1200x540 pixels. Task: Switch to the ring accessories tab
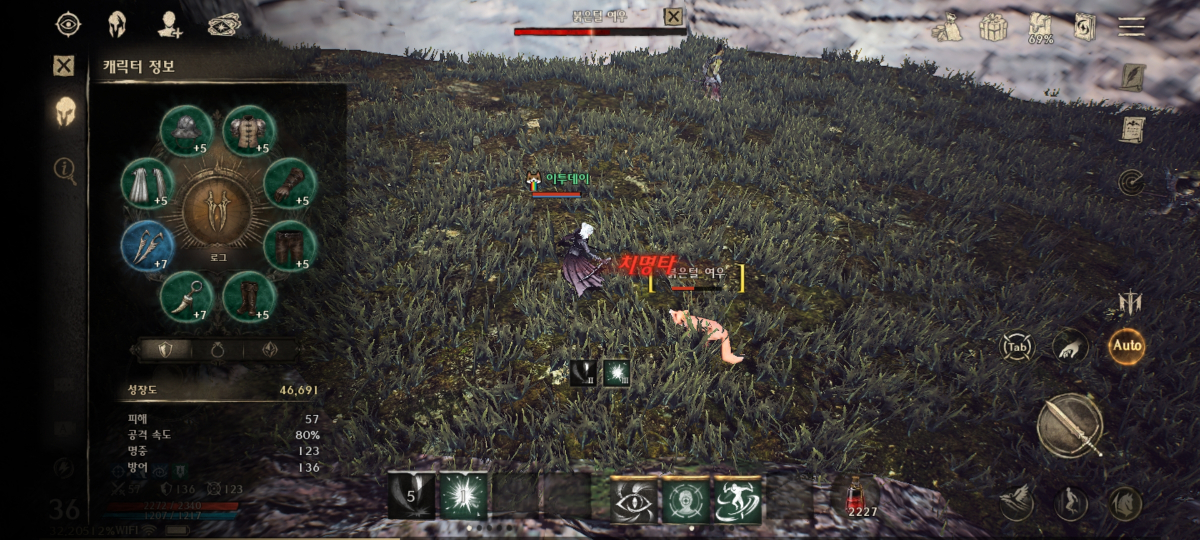tap(215, 350)
